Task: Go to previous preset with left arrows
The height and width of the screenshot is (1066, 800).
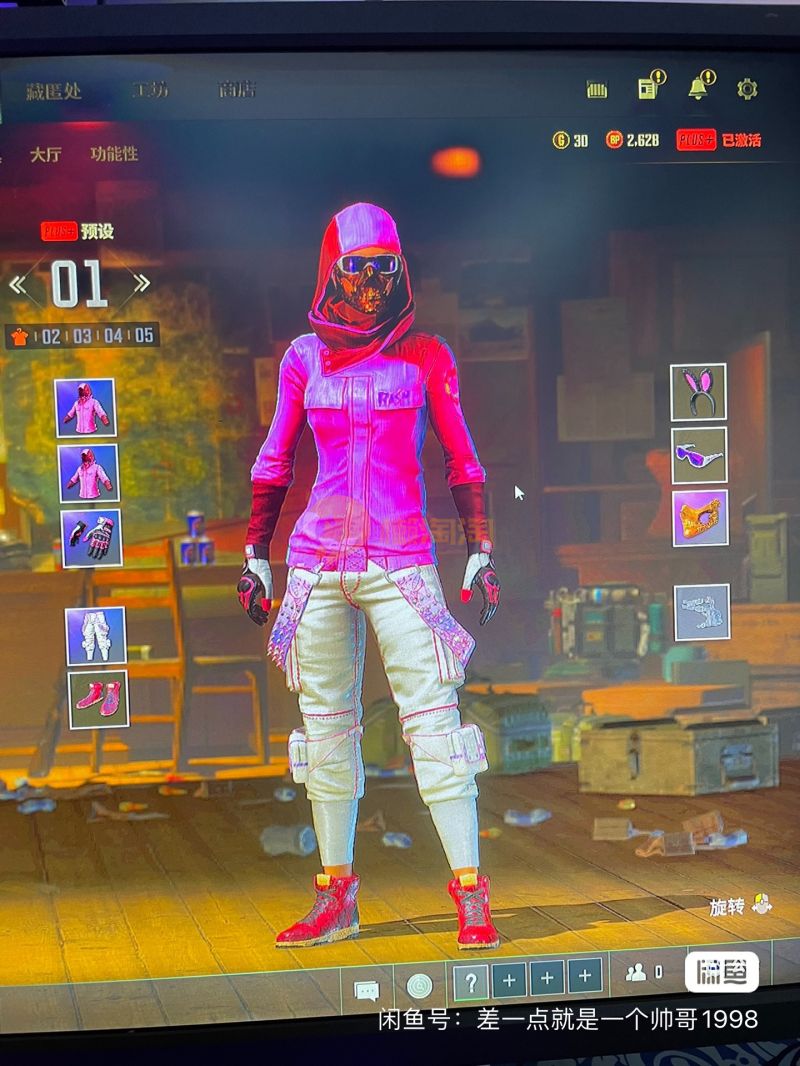Action: coord(18,284)
